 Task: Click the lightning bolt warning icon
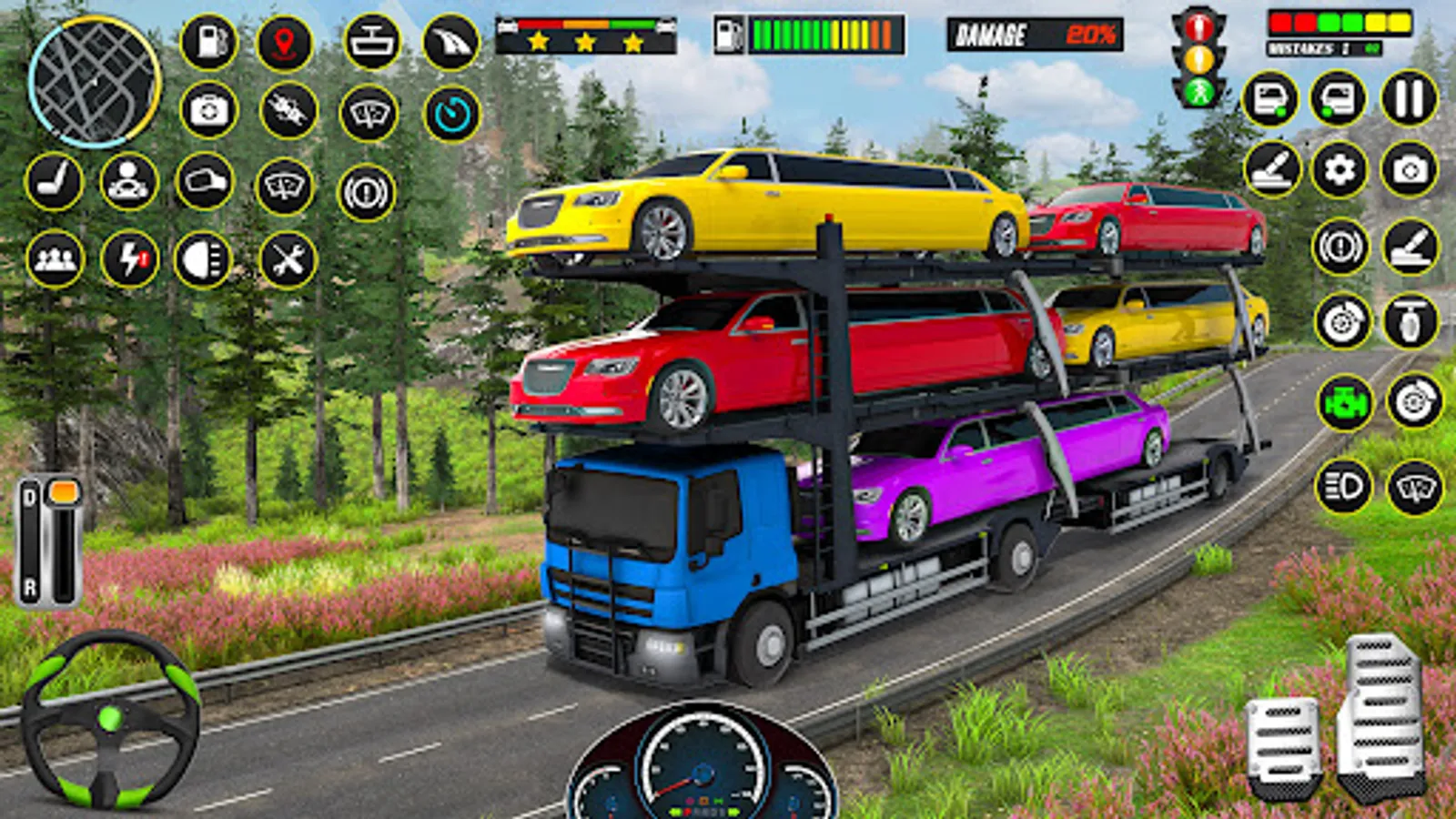[x=129, y=259]
